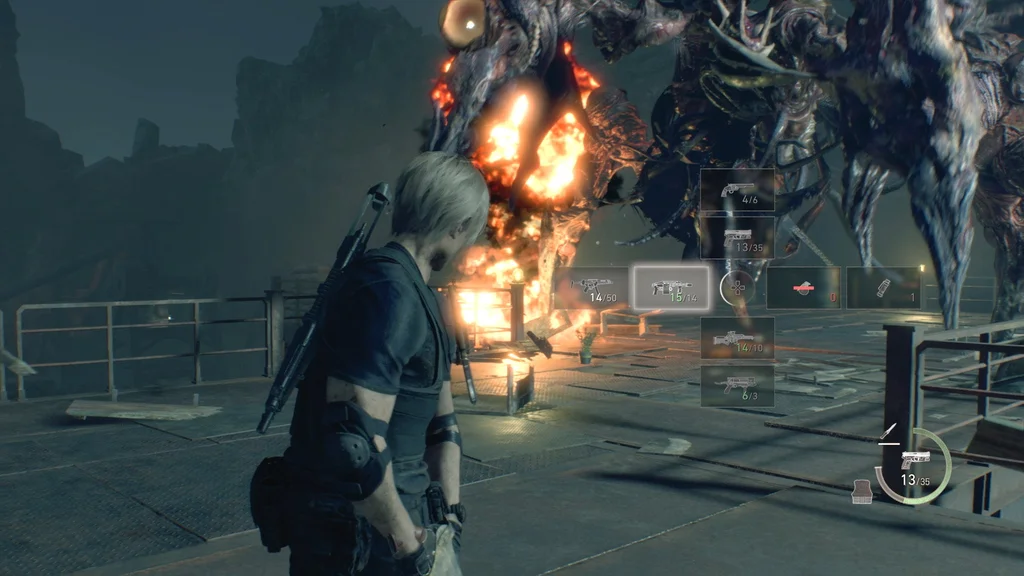Equip the bolt thrower slot showing 6/3
The image size is (1024, 576).
pyautogui.click(x=737, y=385)
